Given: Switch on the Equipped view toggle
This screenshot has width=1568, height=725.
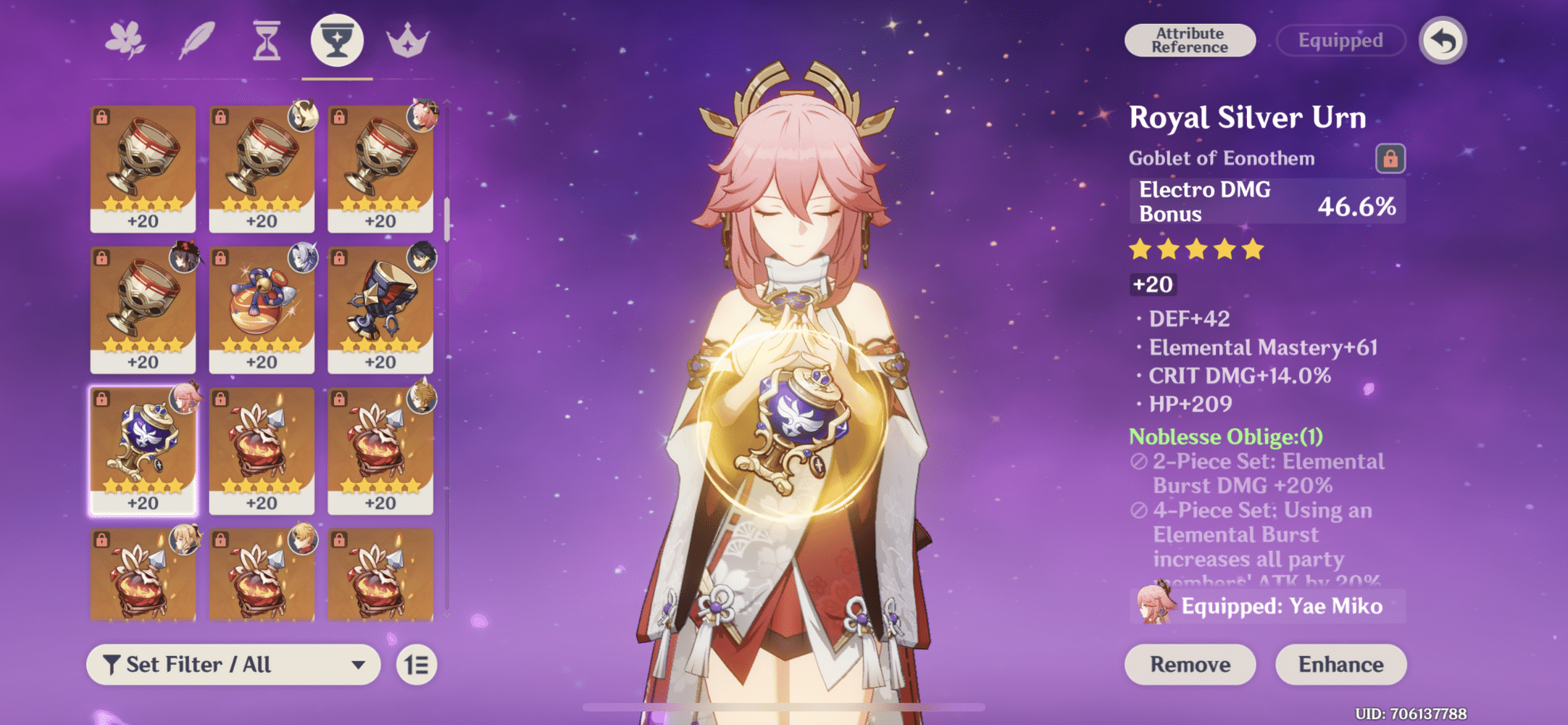Looking at the screenshot, I should pyautogui.click(x=1341, y=41).
